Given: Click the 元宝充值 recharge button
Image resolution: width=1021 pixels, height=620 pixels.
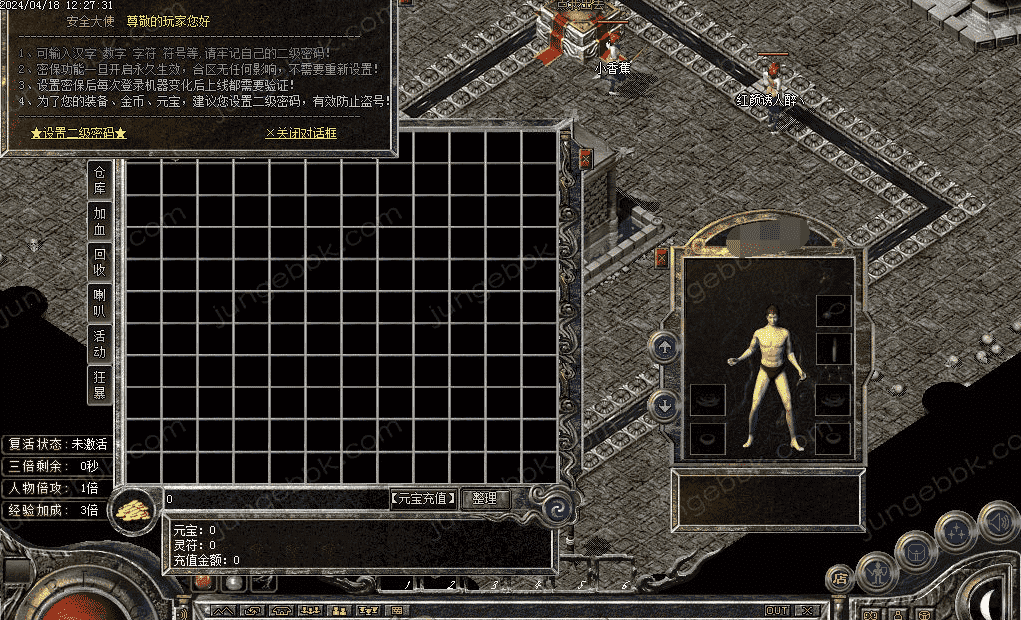Looking at the screenshot, I should click(424, 498).
